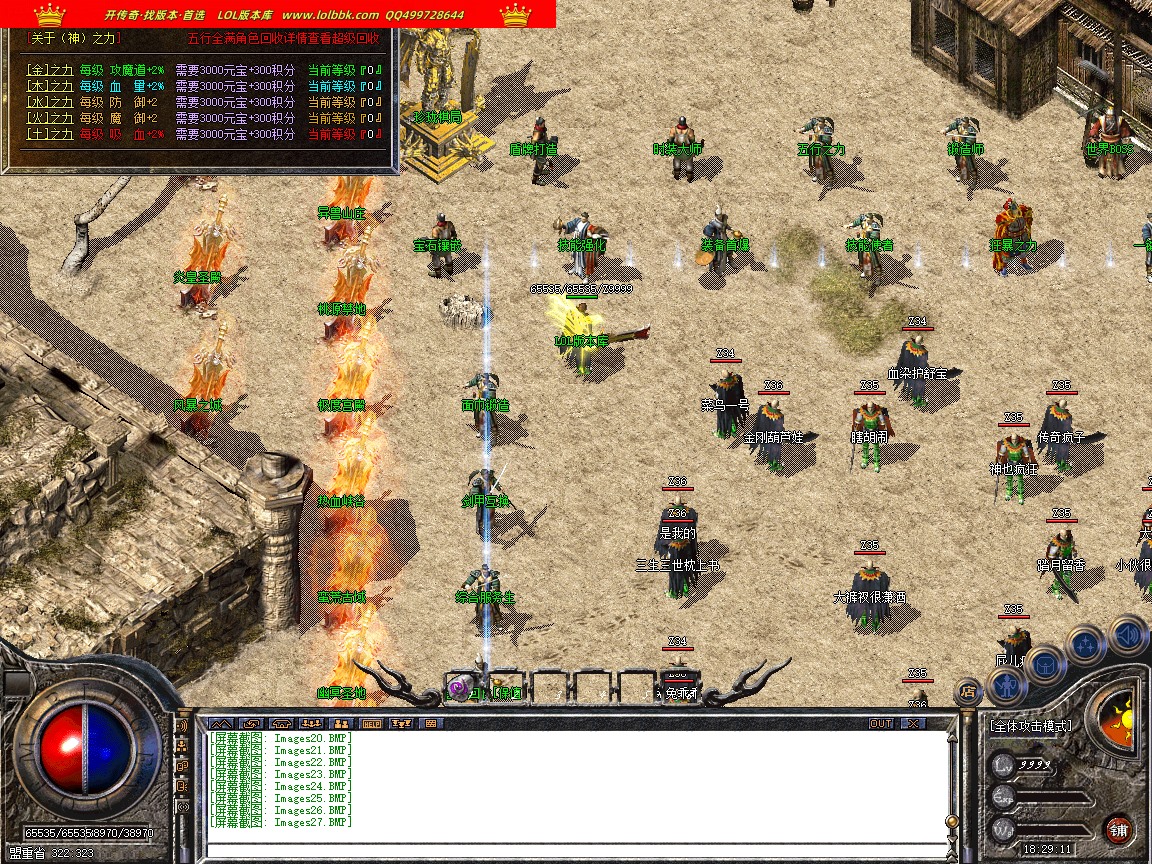The width and height of the screenshot is (1152, 864).
Task: Open the HELP button on the chat toolbar
Action: [372, 723]
